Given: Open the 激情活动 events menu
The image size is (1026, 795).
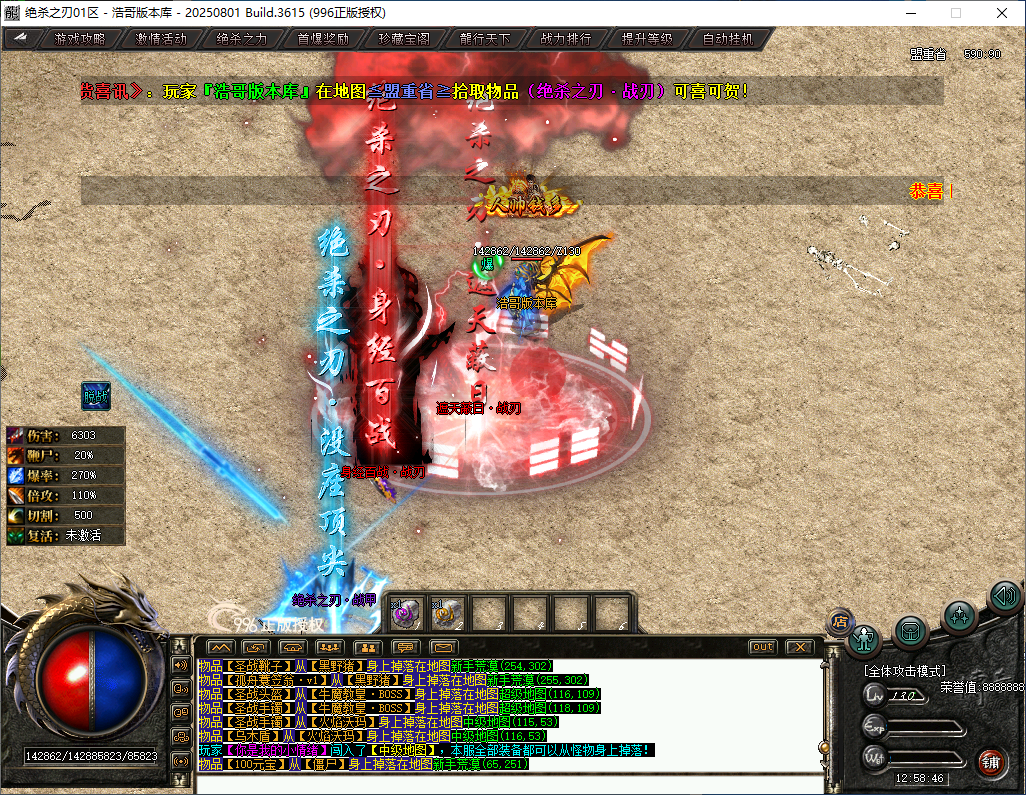Looking at the screenshot, I should click(x=160, y=39).
